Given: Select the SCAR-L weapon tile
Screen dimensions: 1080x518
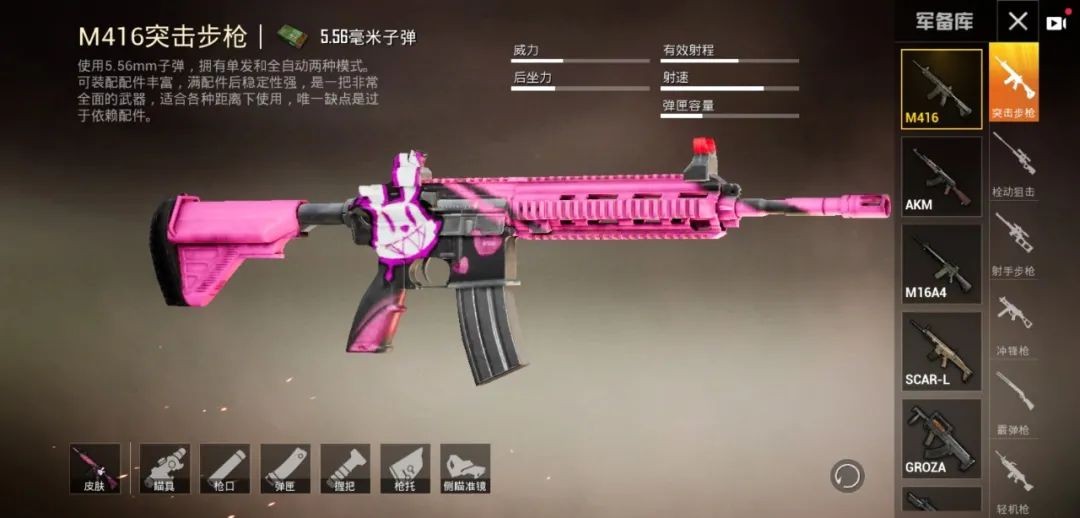Looking at the screenshot, I should [x=941, y=350].
